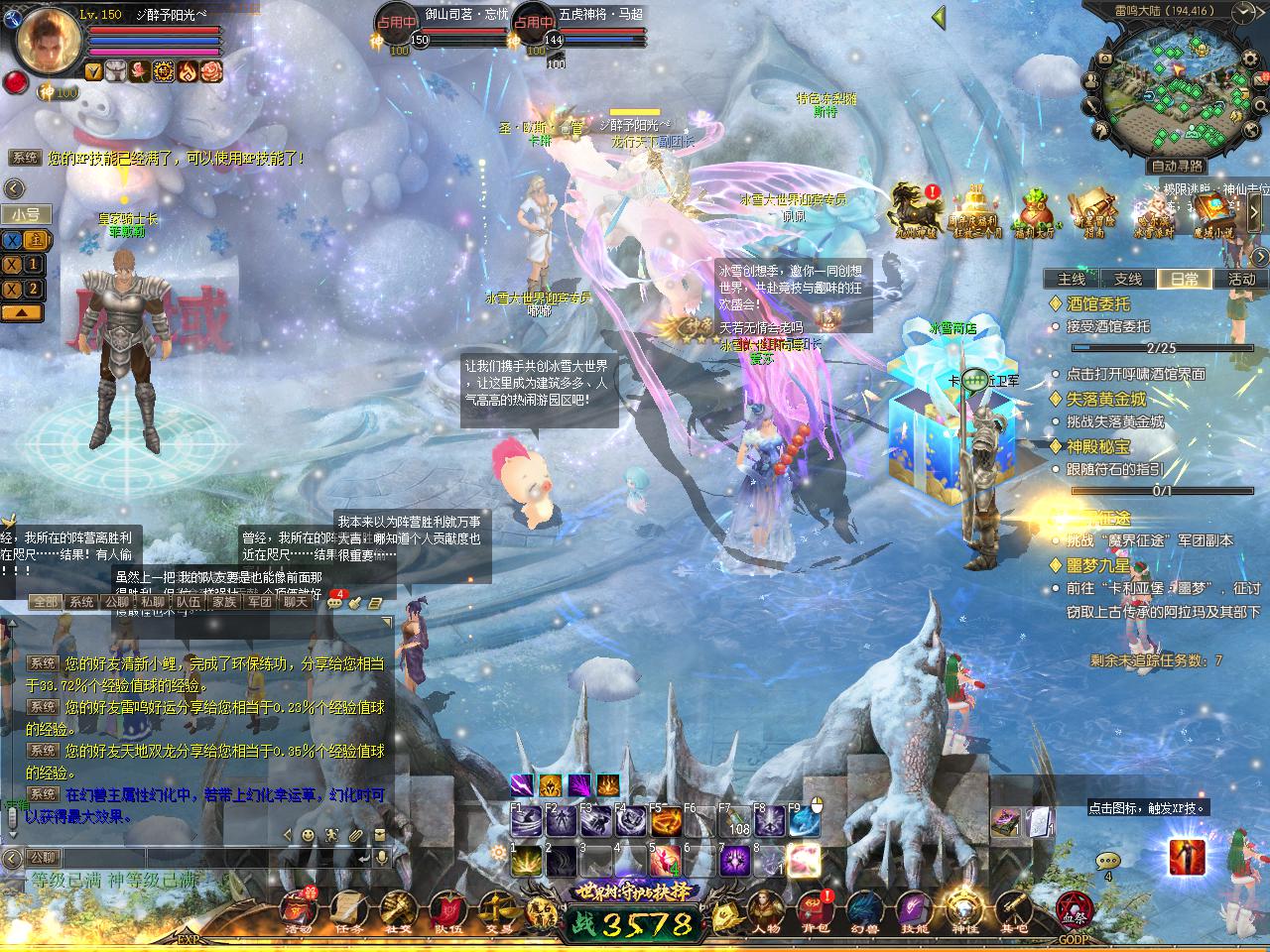Viewport: 1270px width, 952px height.
Task: Switch to the 主线 main quest tab
Action: point(1072,279)
